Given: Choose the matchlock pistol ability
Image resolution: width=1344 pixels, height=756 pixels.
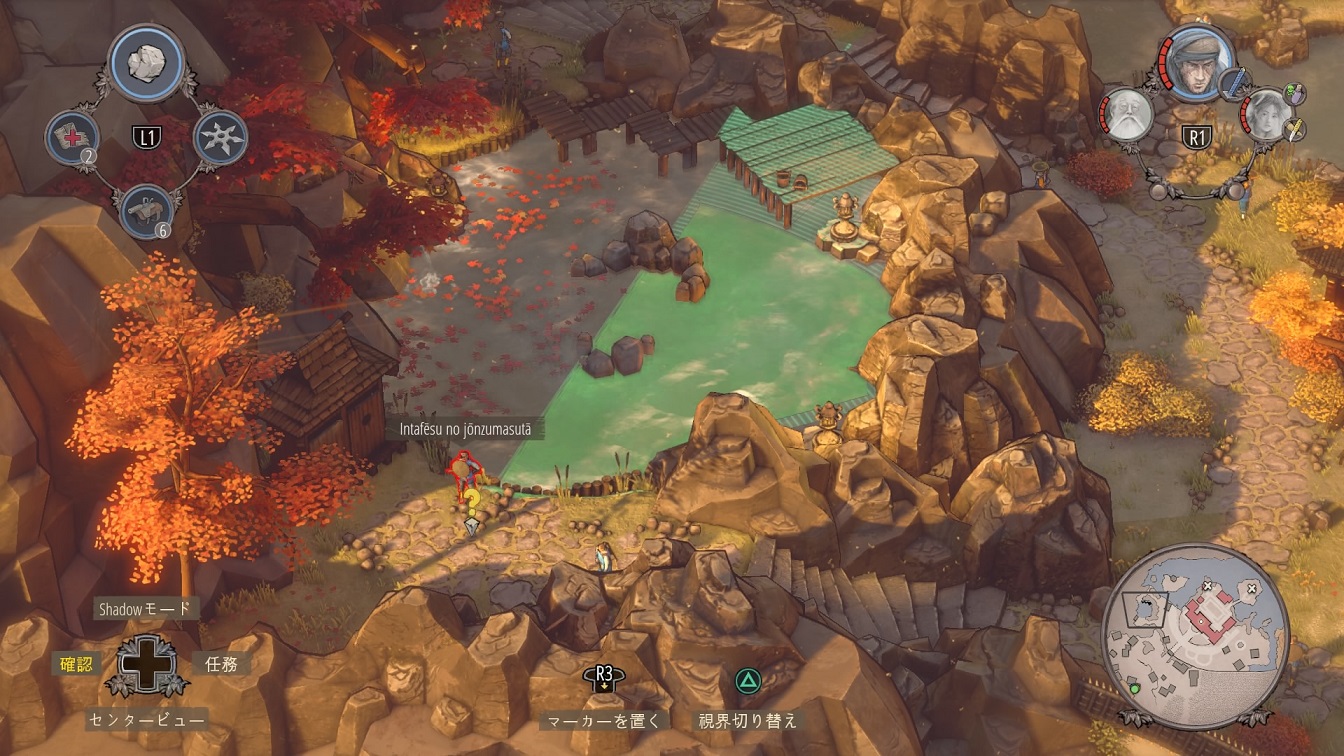Looking at the screenshot, I should point(146,211).
